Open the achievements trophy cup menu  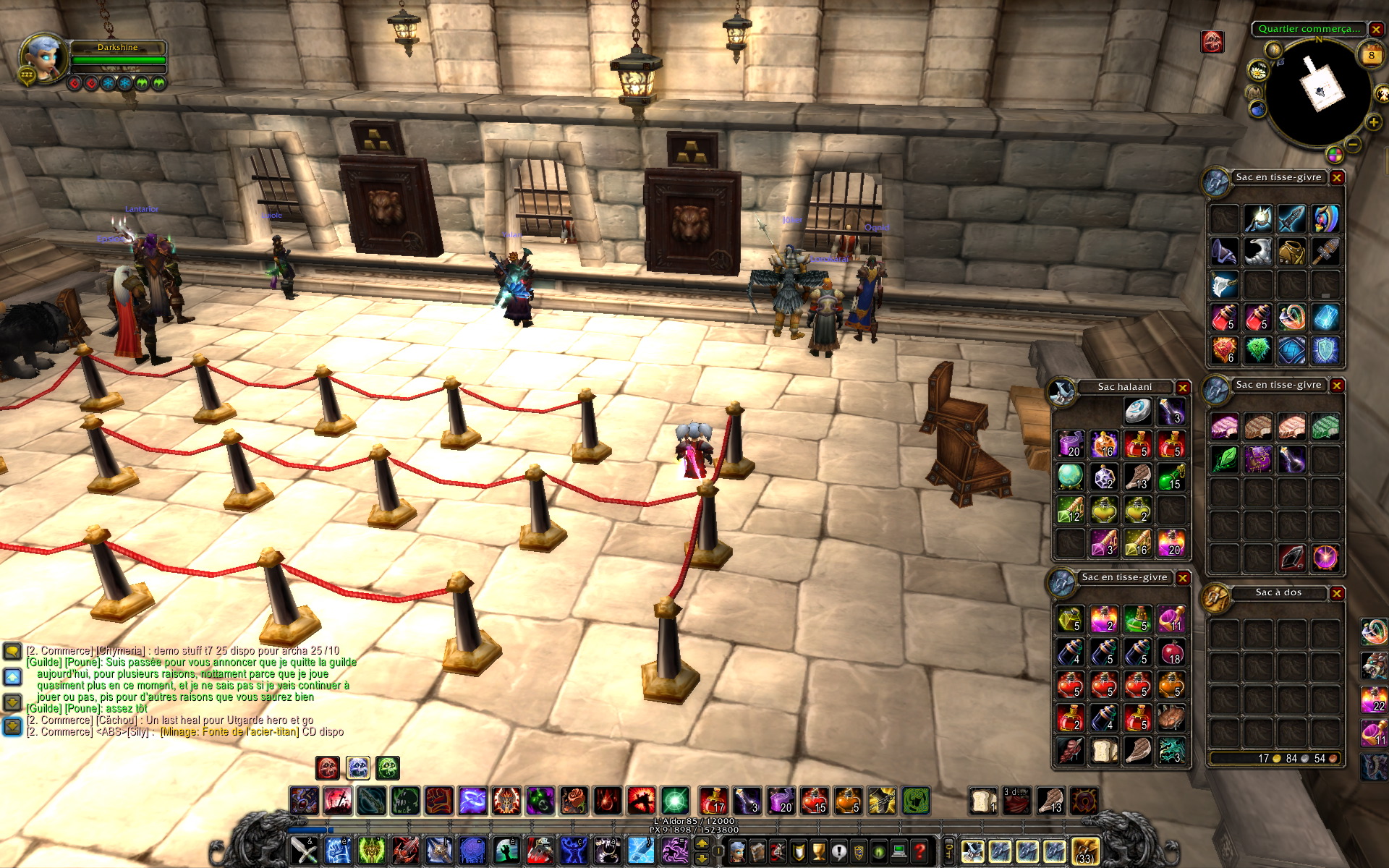818,851
